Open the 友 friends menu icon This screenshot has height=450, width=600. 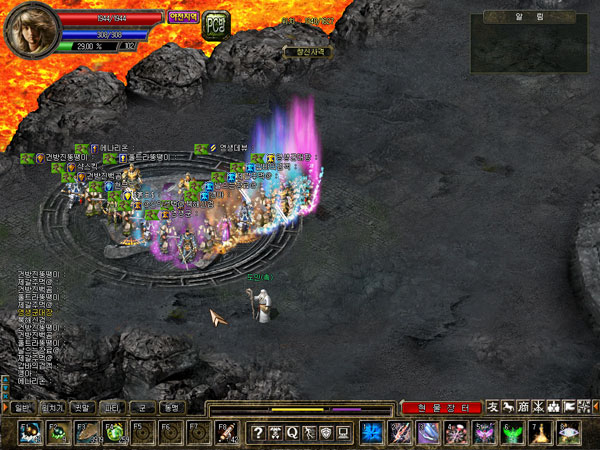coord(492,408)
